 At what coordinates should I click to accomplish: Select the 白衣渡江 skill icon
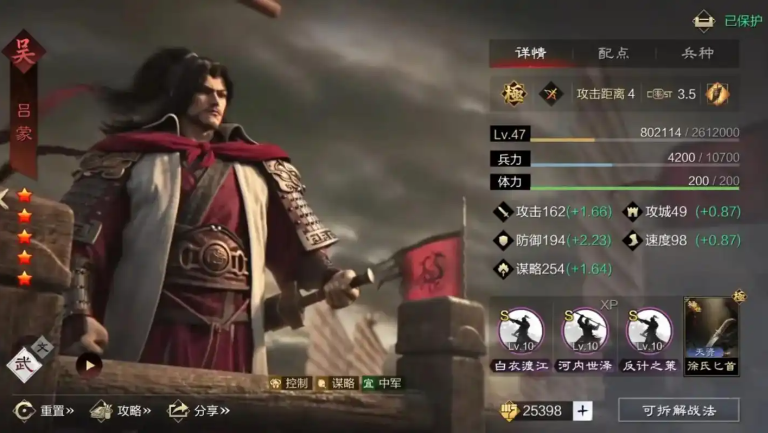pyautogui.click(x=521, y=329)
